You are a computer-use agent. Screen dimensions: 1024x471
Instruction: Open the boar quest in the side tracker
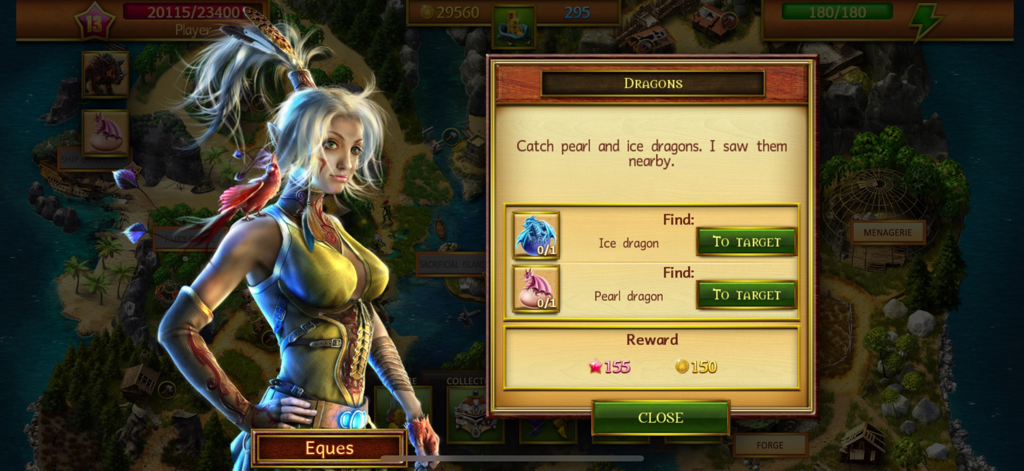(x=105, y=75)
